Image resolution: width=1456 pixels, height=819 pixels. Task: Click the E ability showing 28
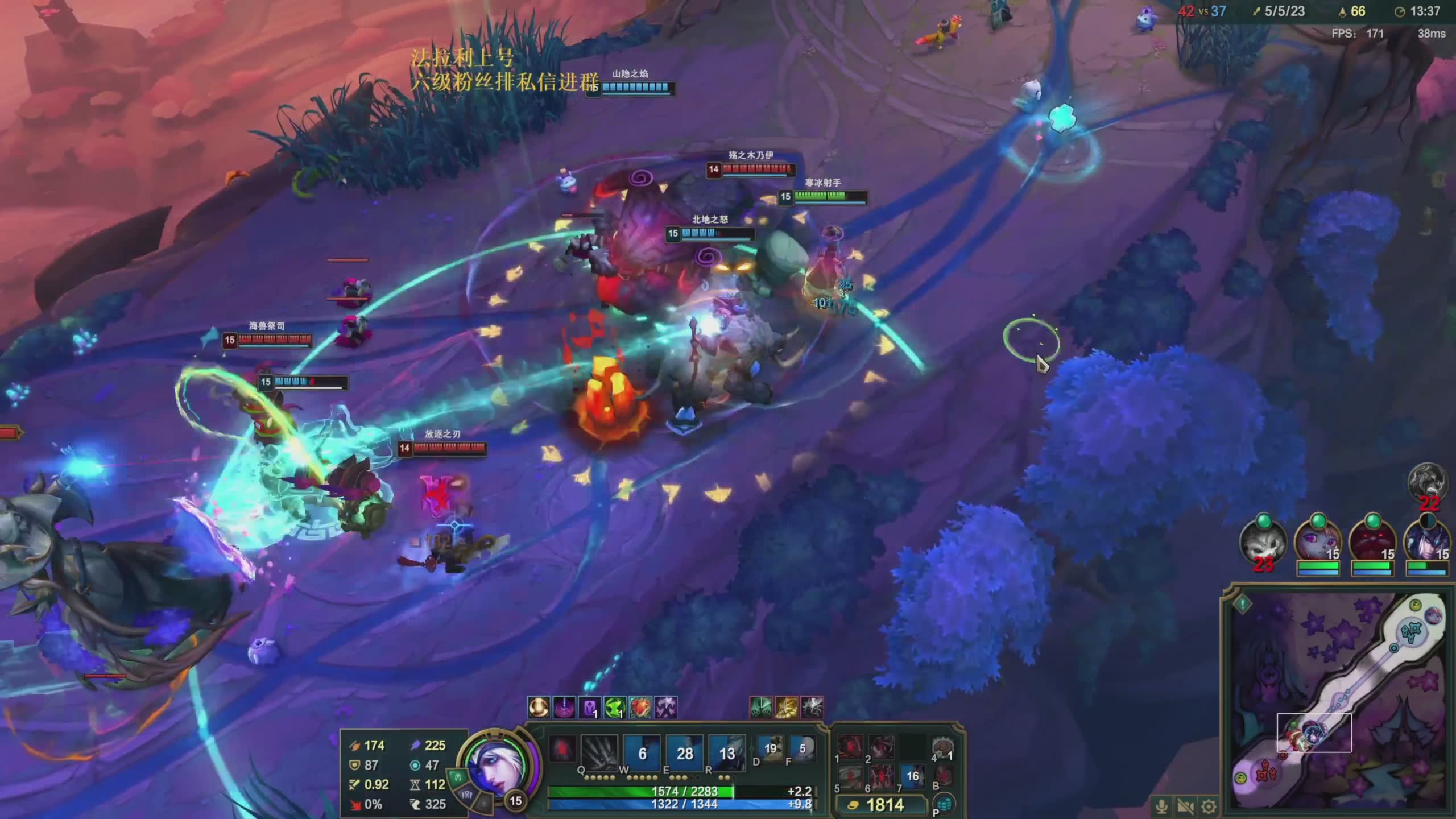click(685, 752)
